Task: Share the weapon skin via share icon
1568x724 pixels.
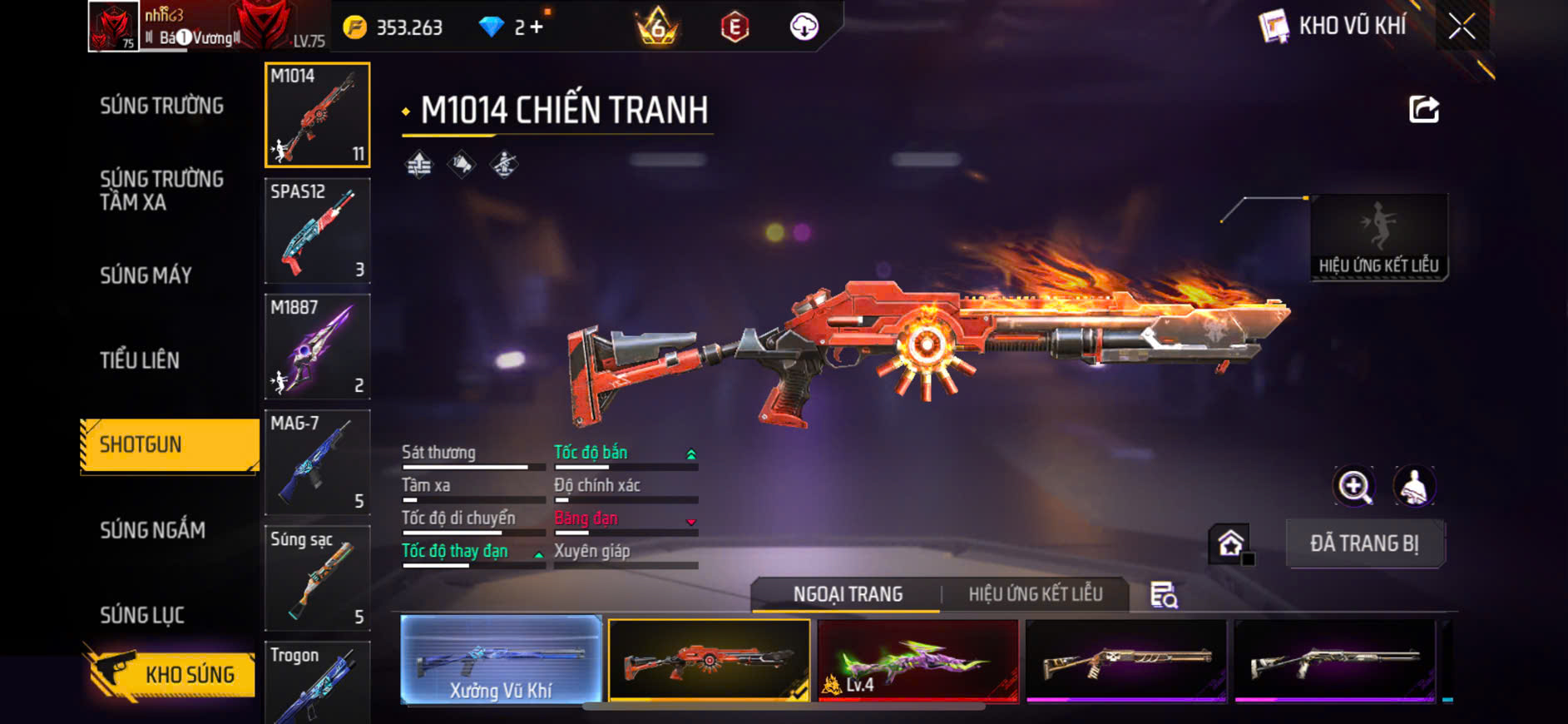Action: 1423,109
